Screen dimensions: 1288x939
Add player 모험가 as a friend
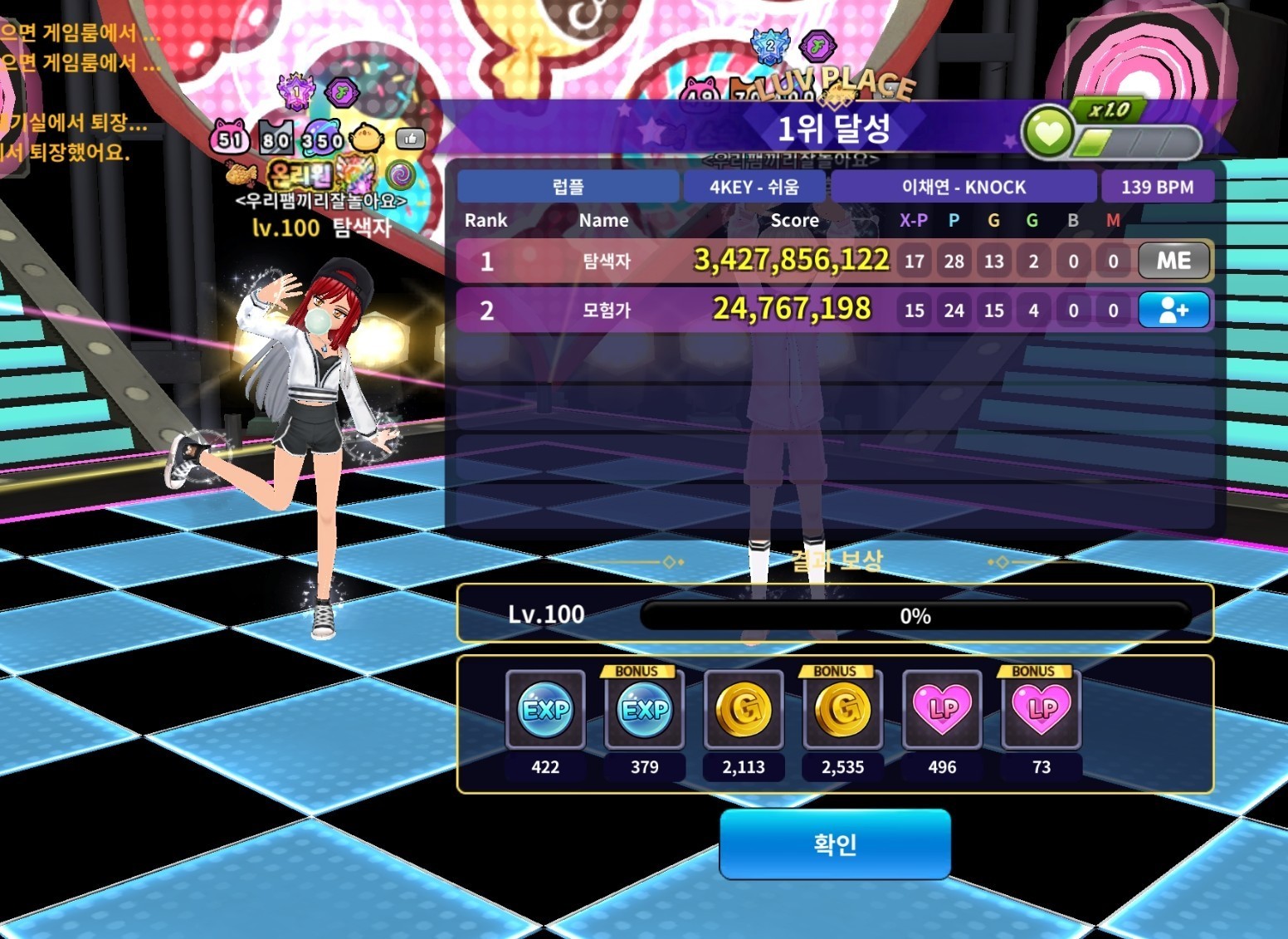pyautogui.click(x=1173, y=311)
